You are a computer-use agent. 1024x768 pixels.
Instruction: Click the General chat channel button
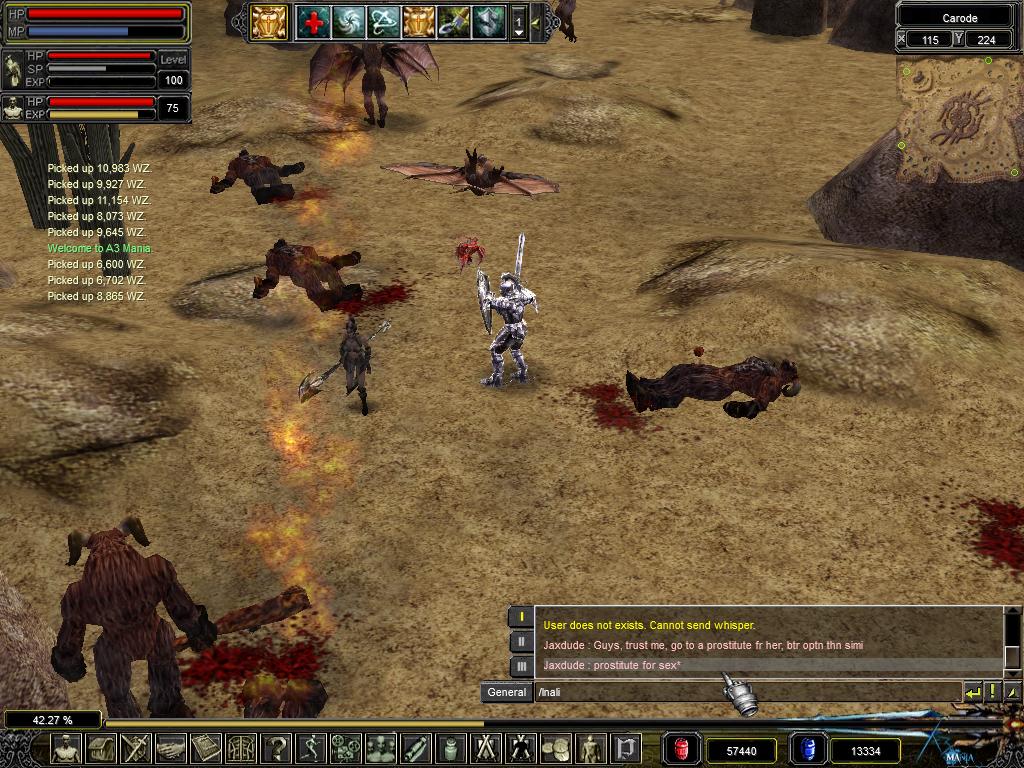pyautogui.click(x=506, y=692)
